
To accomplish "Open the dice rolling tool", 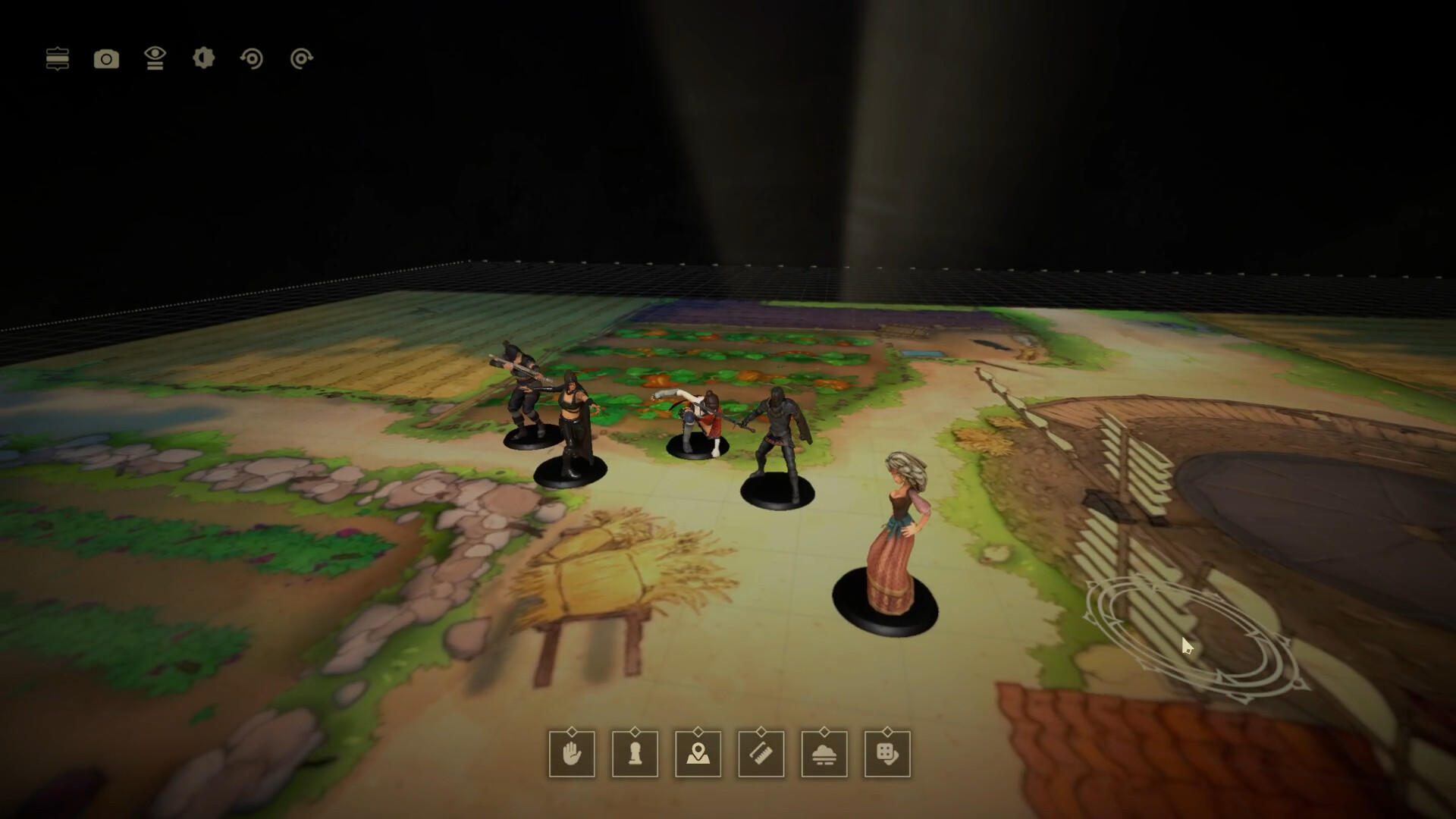I will pyautogui.click(x=888, y=756).
